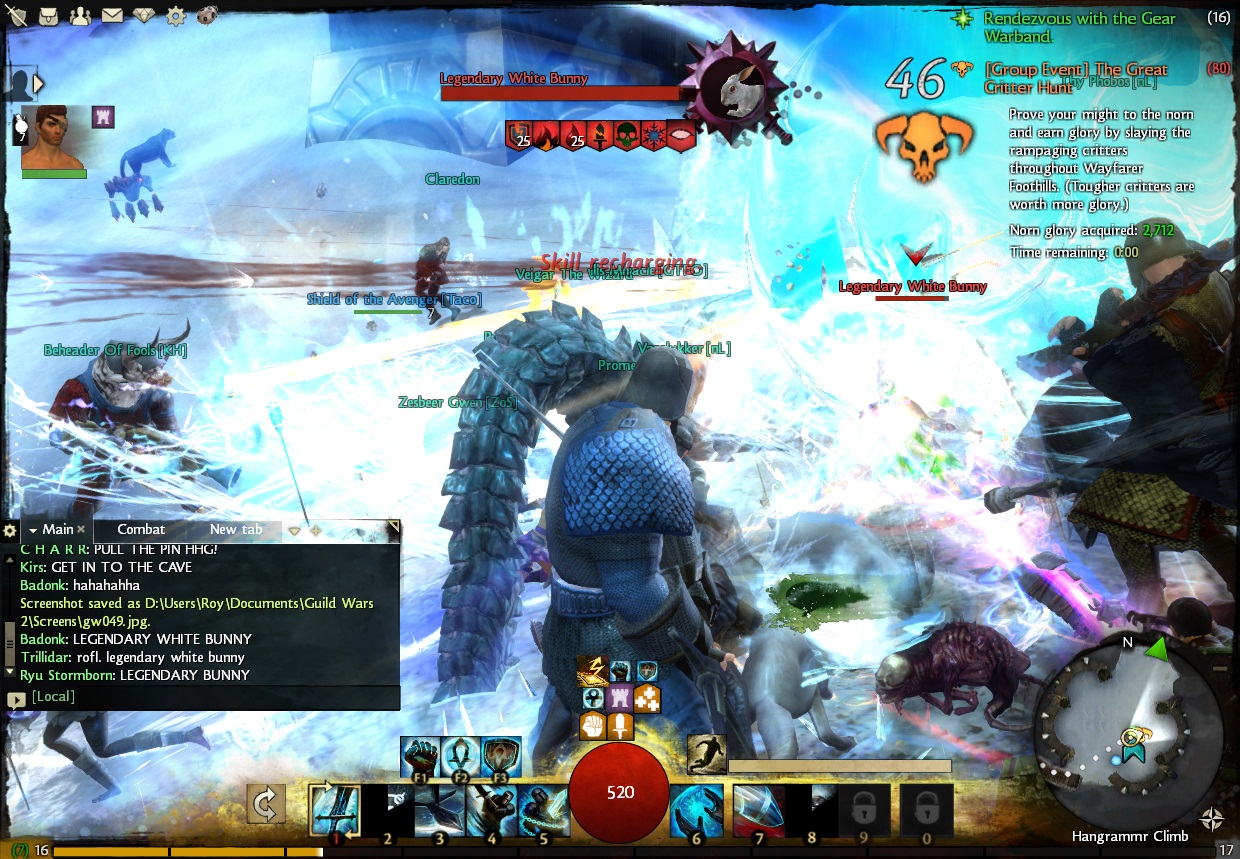Open the gem store diamond icon
This screenshot has width=1240, height=859.
145,15
